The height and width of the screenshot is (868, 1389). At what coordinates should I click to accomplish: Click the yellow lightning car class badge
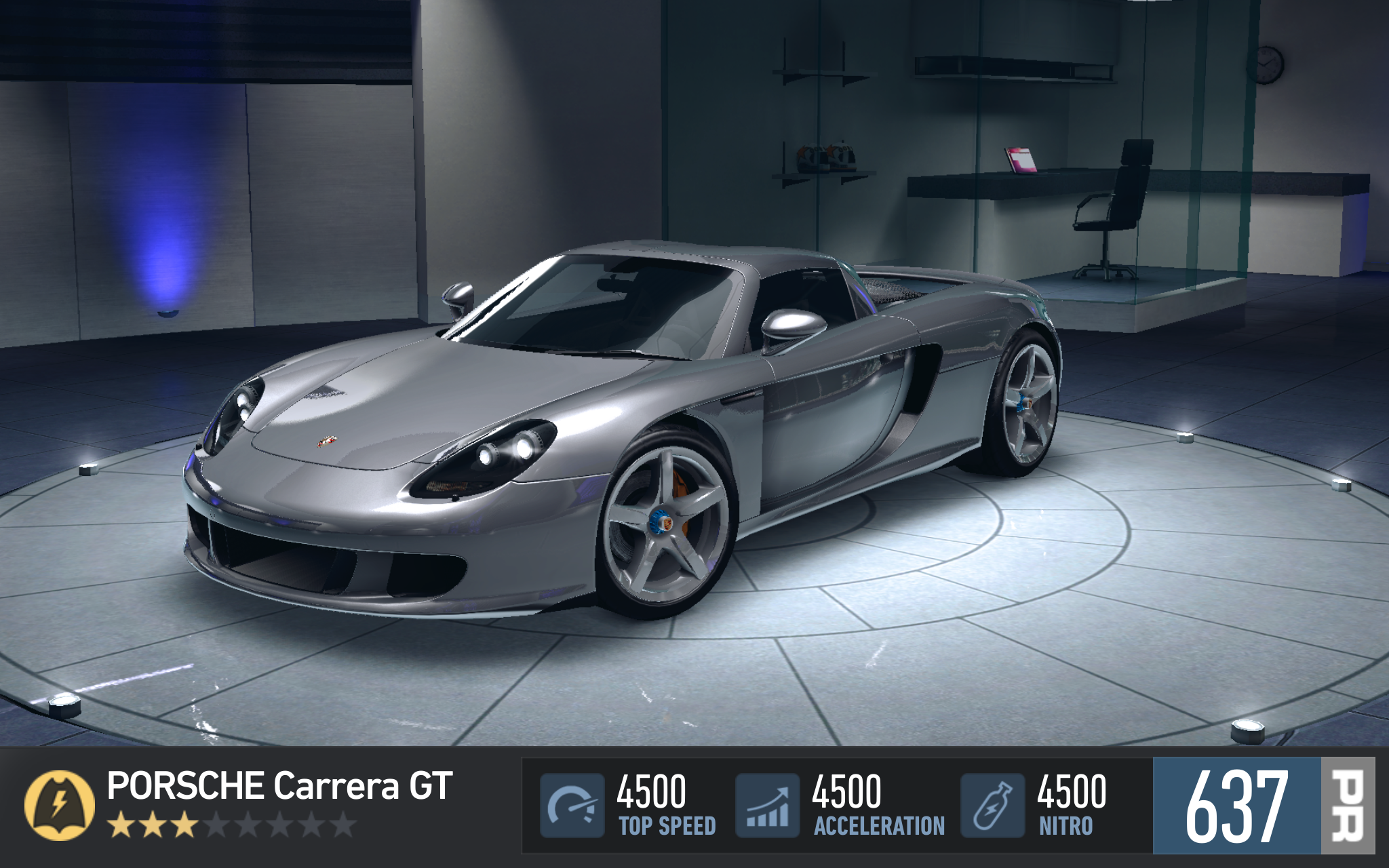[x=60, y=805]
